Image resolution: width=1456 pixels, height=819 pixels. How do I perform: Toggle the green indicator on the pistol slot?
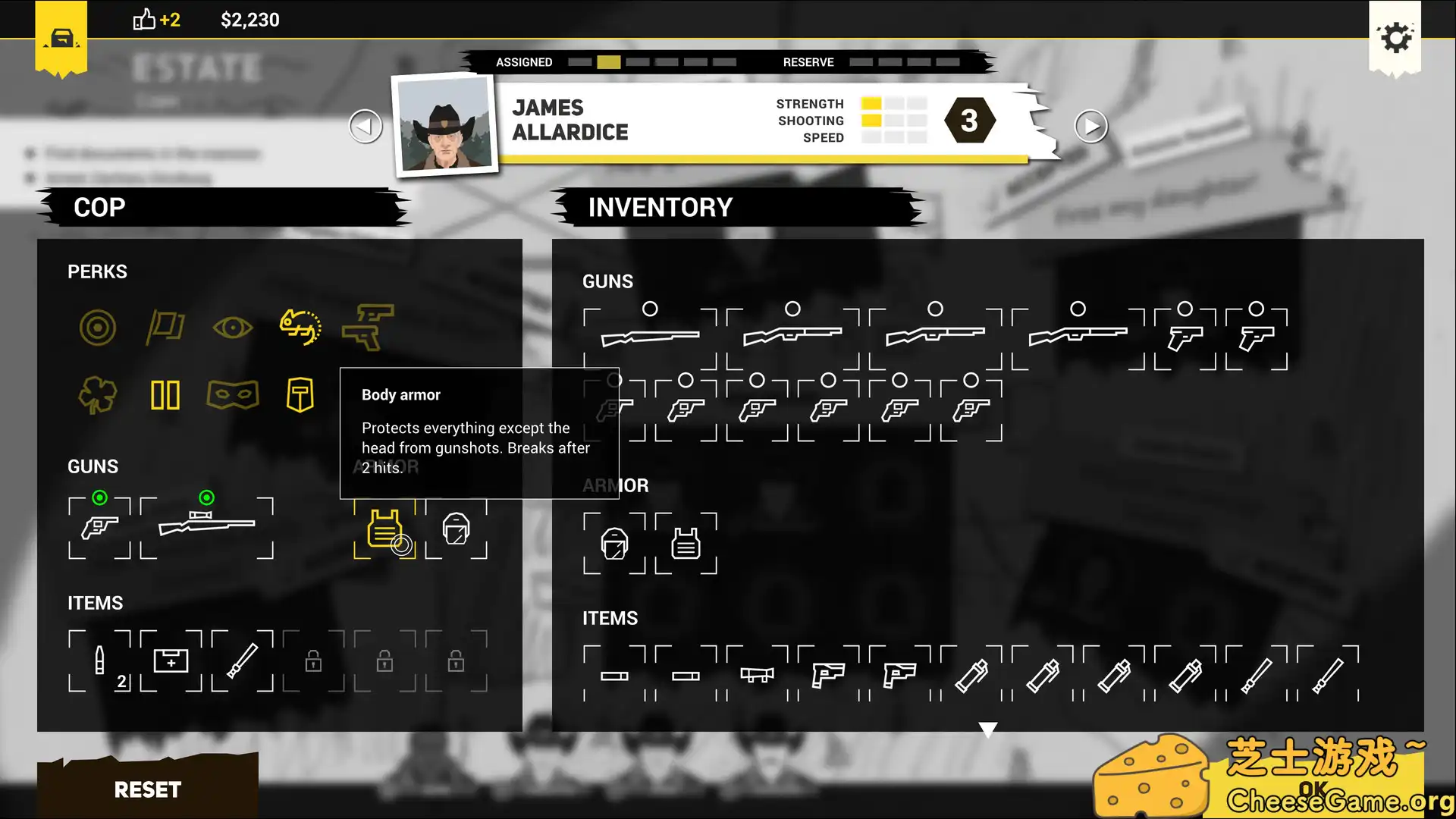[x=99, y=497]
